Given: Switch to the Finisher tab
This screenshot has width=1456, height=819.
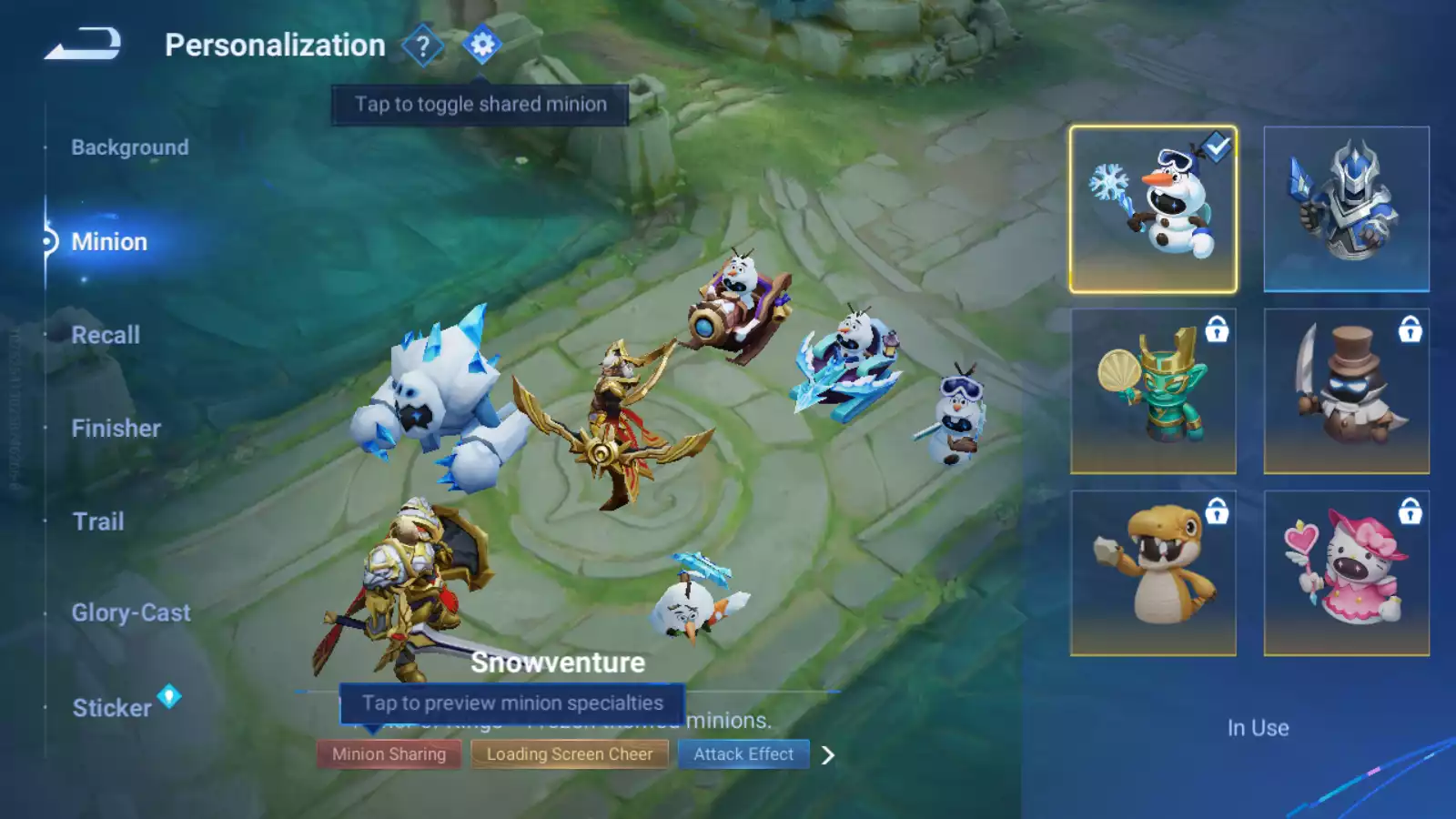Looking at the screenshot, I should coord(116,429).
